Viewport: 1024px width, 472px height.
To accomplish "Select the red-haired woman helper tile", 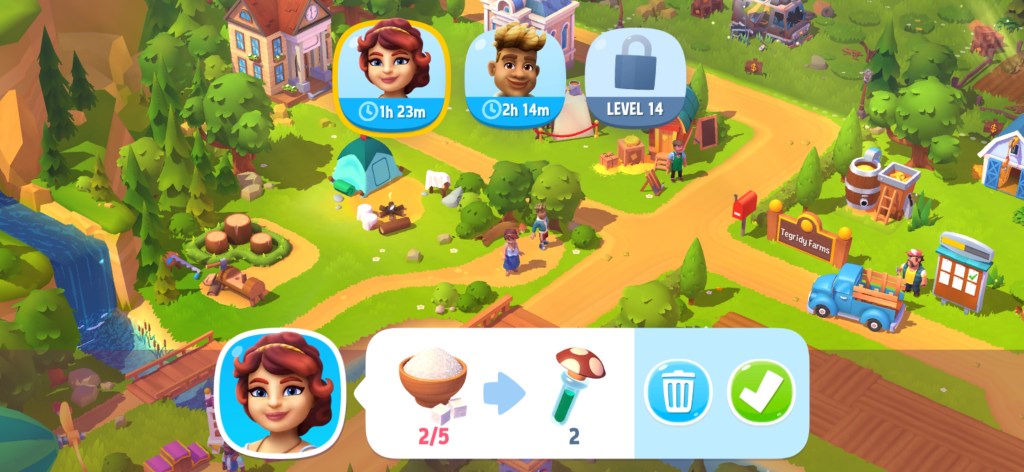I will click(x=391, y=74).
